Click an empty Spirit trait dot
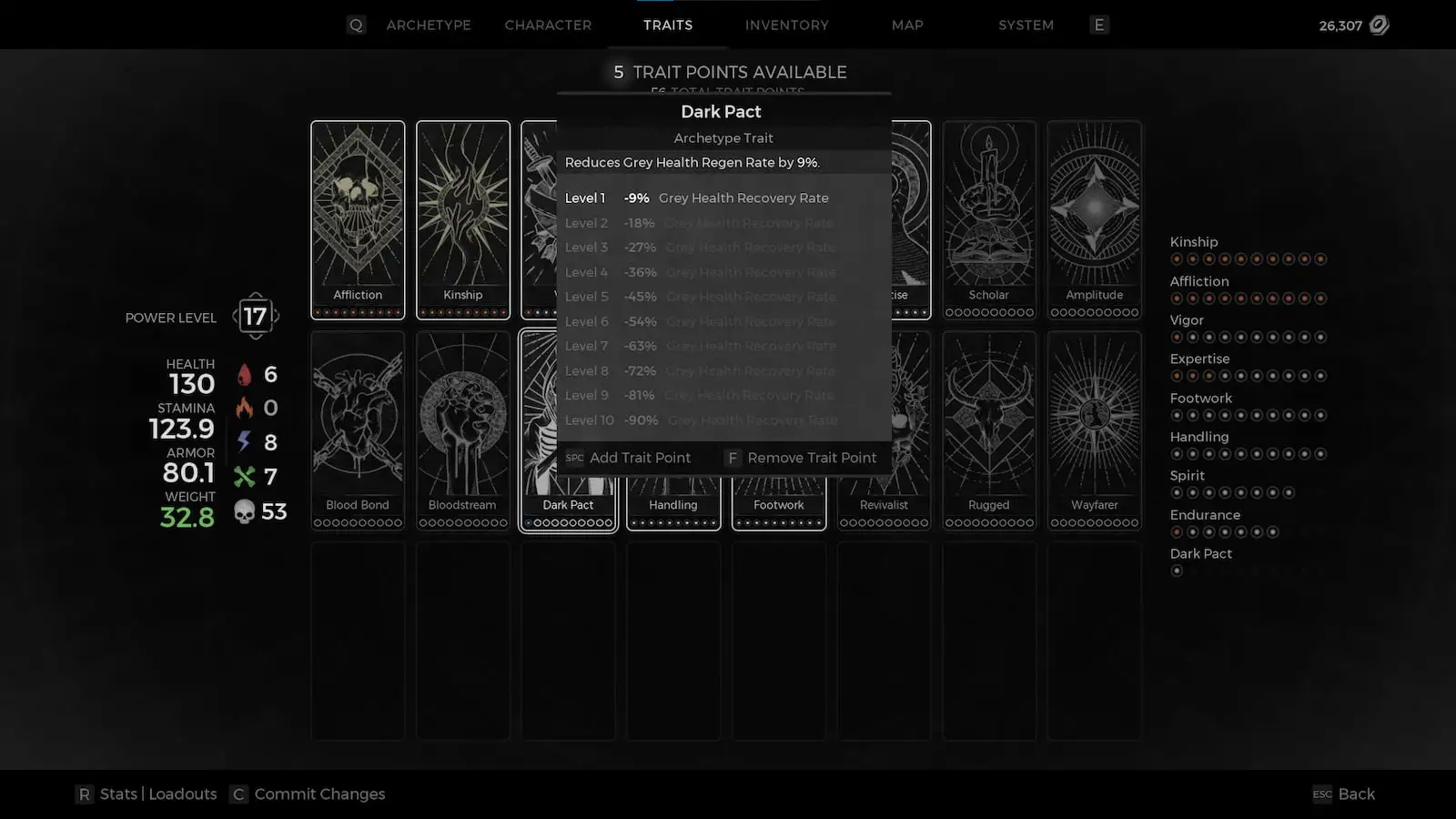Image resolution: width=1456 pixels, height=819 pixels. point(1177,492)
